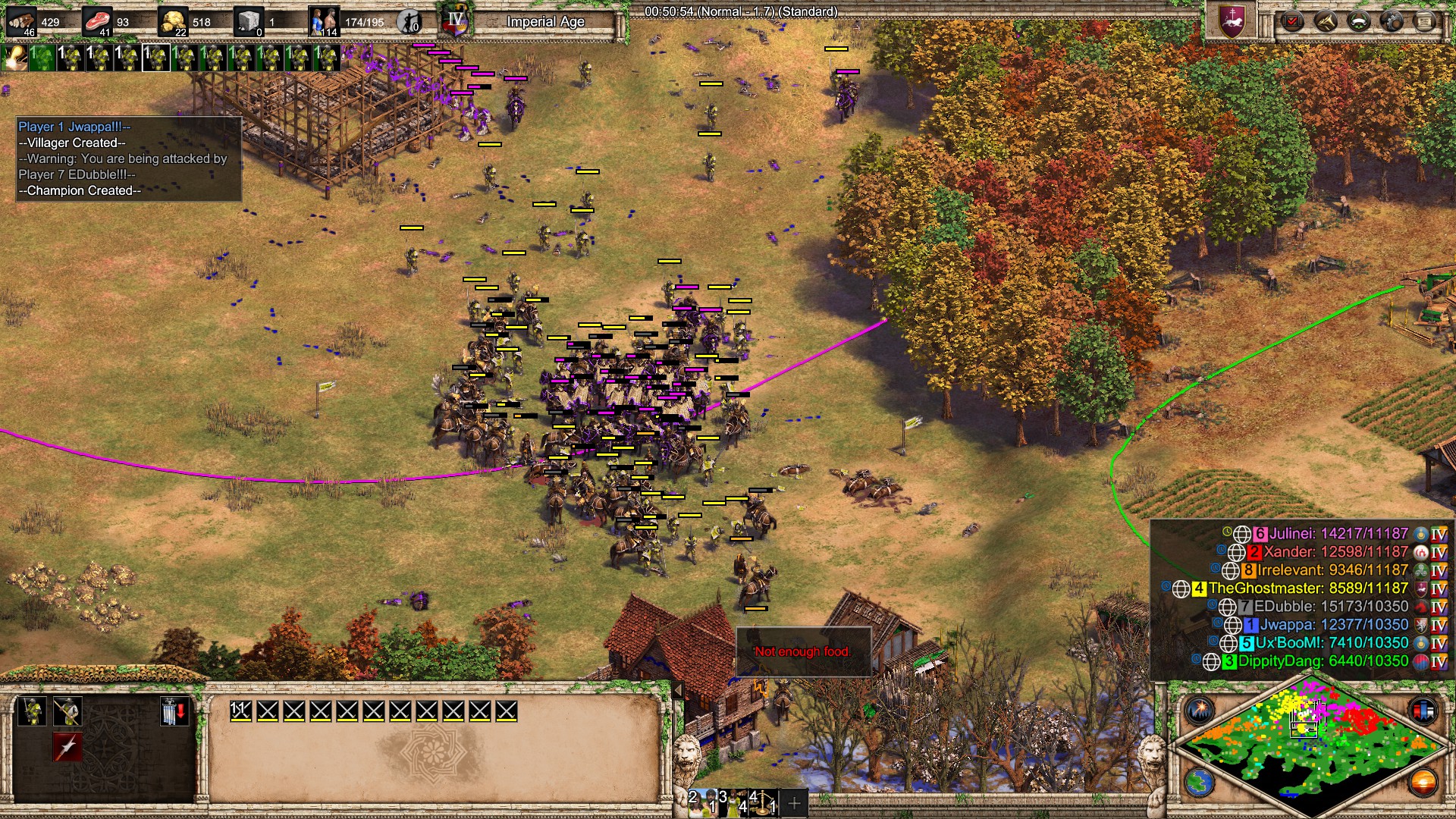Add a new control group
Viewport: 1456px width, 819px height.
(794, 802)
